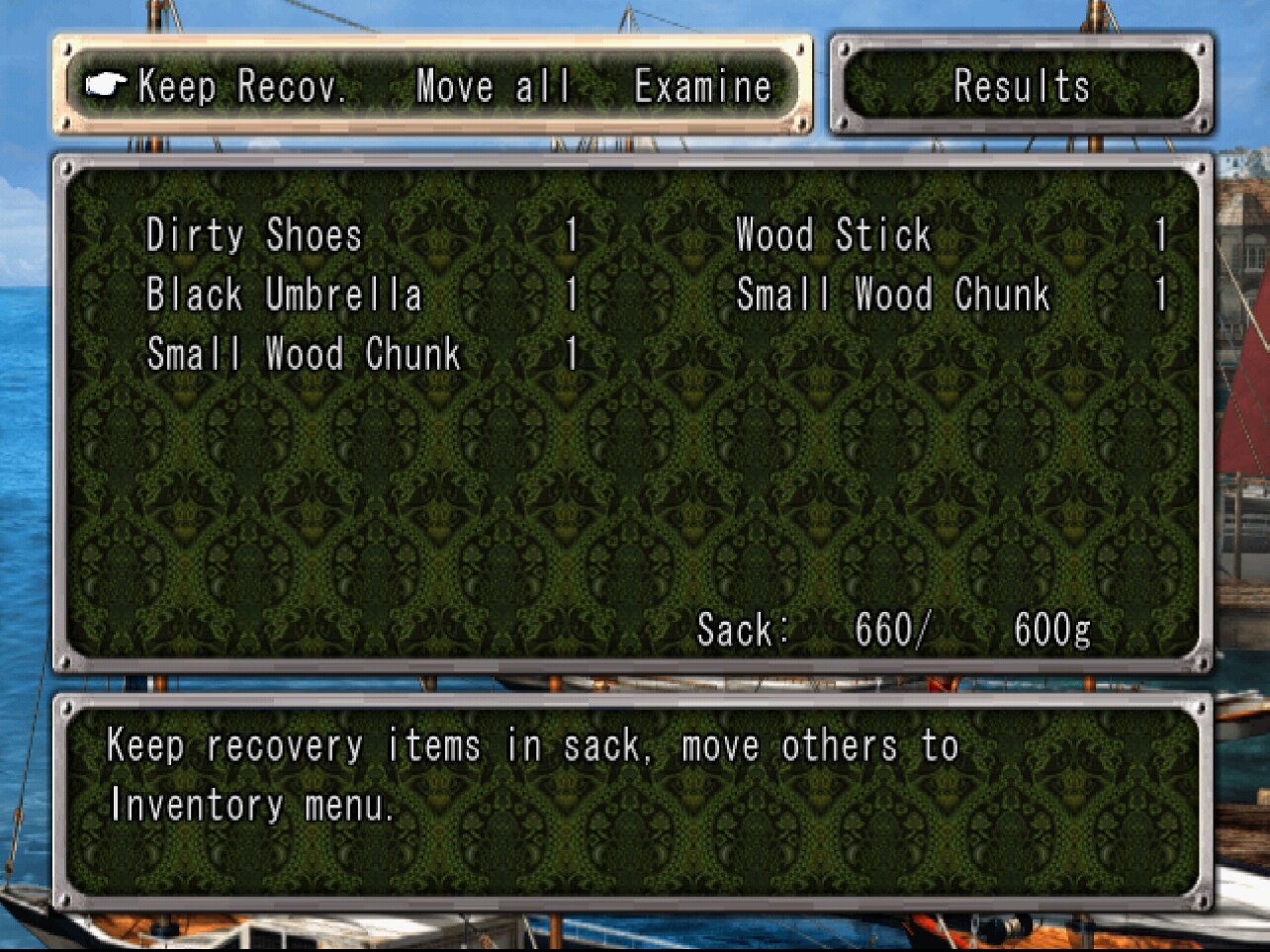Select the Dirty Shoes item
This screenshot has width=1270, height=952.
[x=254, y=235]
